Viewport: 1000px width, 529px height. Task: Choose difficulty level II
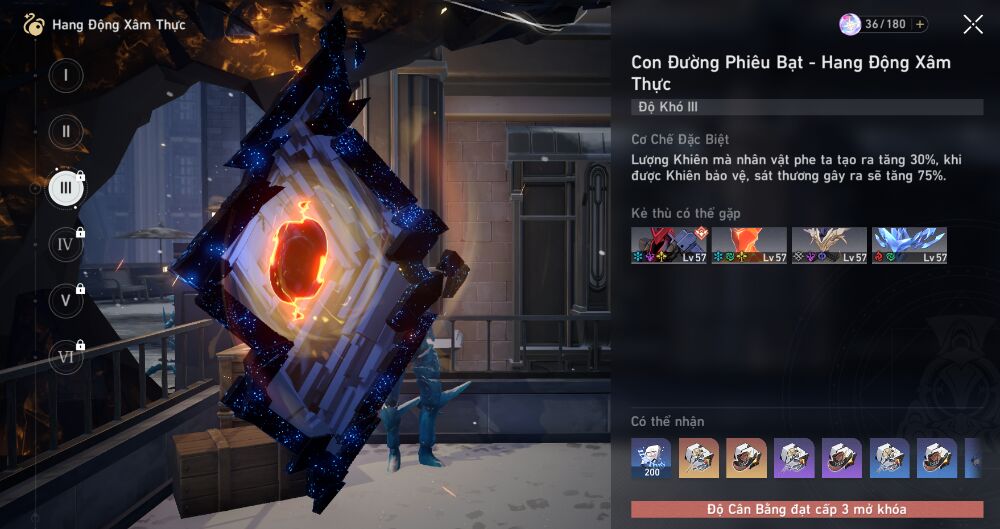pyautogui.click(x=66, y=132)
